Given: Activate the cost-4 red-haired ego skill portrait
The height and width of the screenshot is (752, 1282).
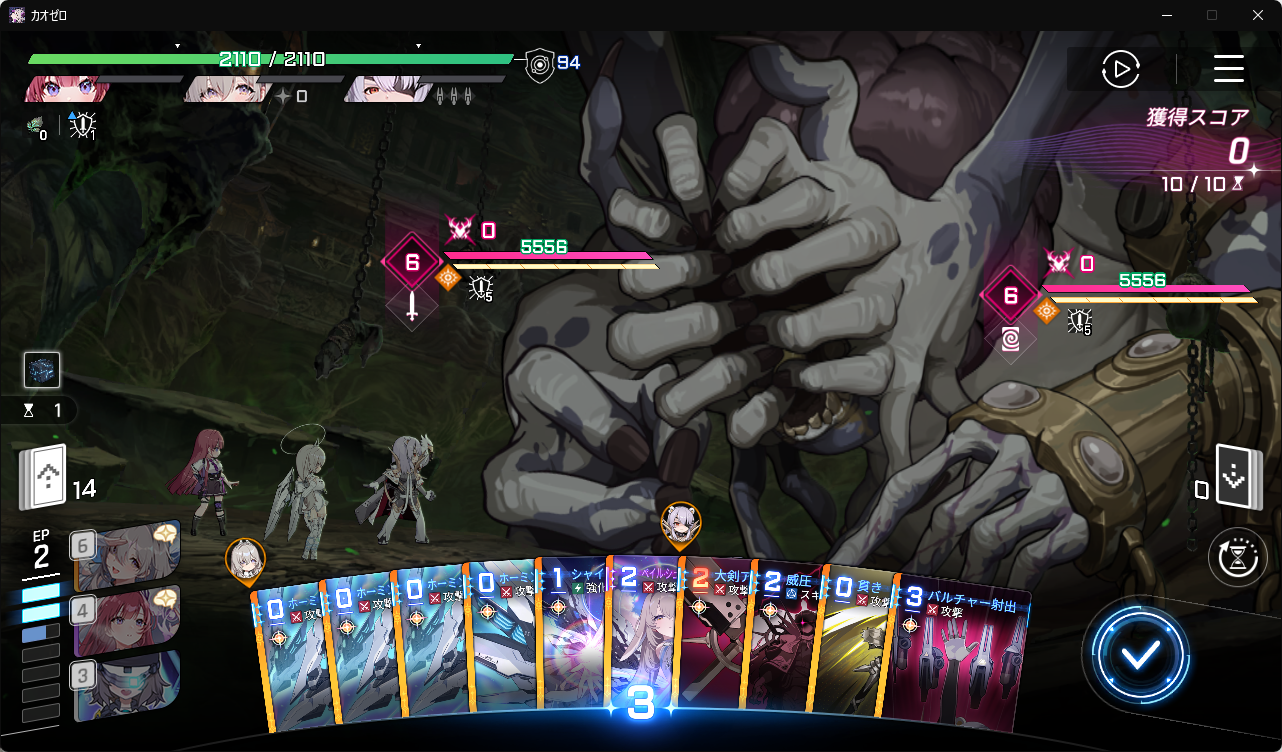Looking at the screenshot, I should (125, 620).
